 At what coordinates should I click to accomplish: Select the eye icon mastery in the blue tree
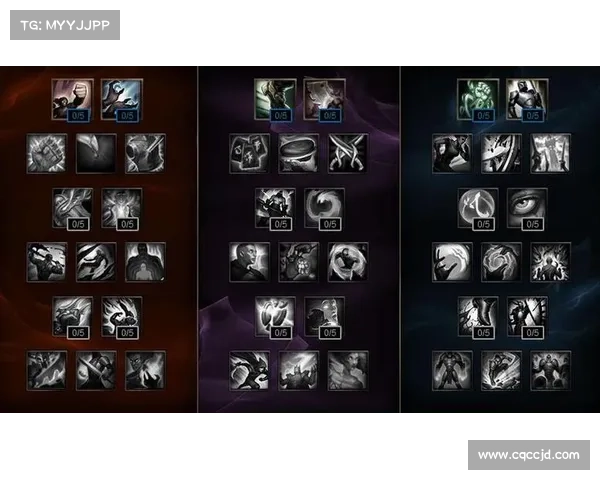[526, 207]
